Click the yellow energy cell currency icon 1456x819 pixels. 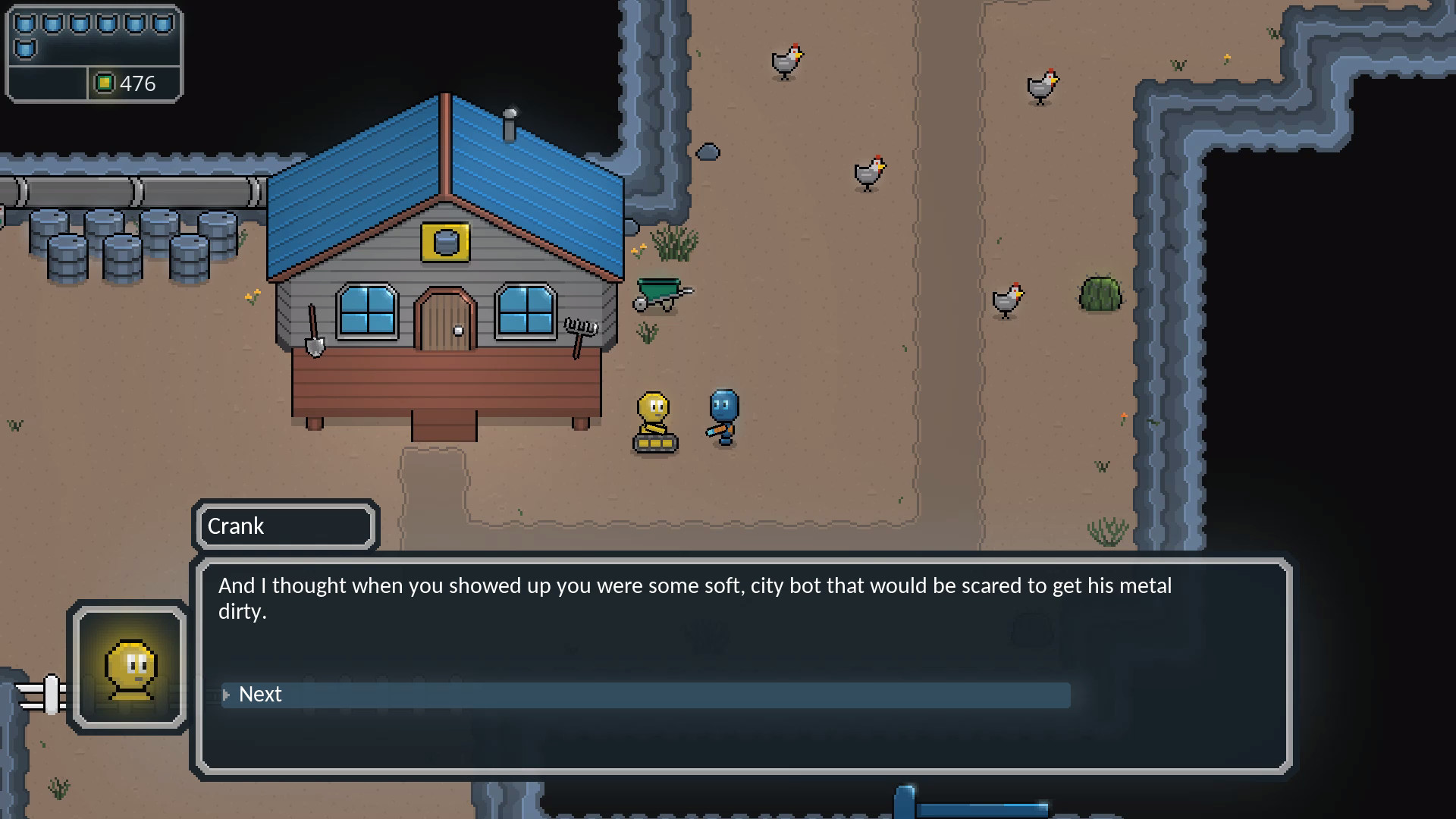click(104, 83)
